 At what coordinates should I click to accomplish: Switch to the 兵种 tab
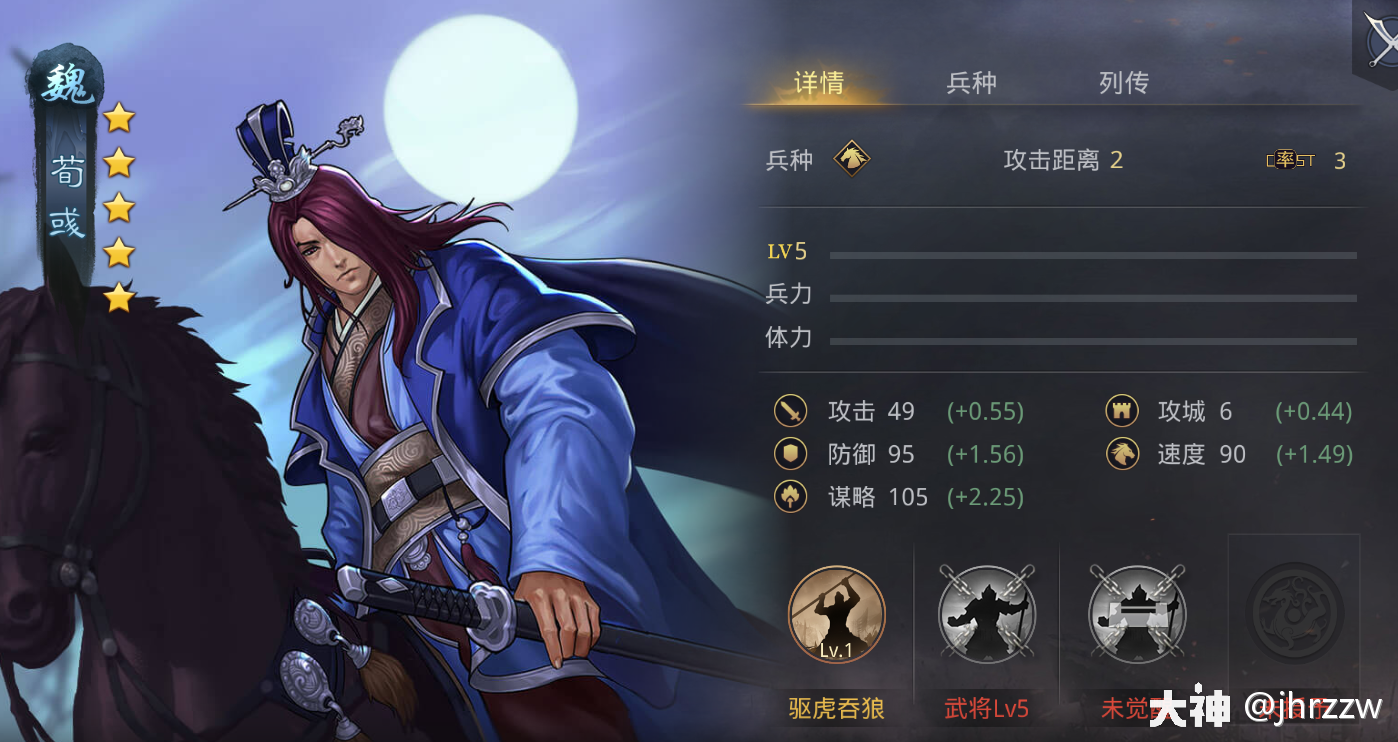point(971,83)
